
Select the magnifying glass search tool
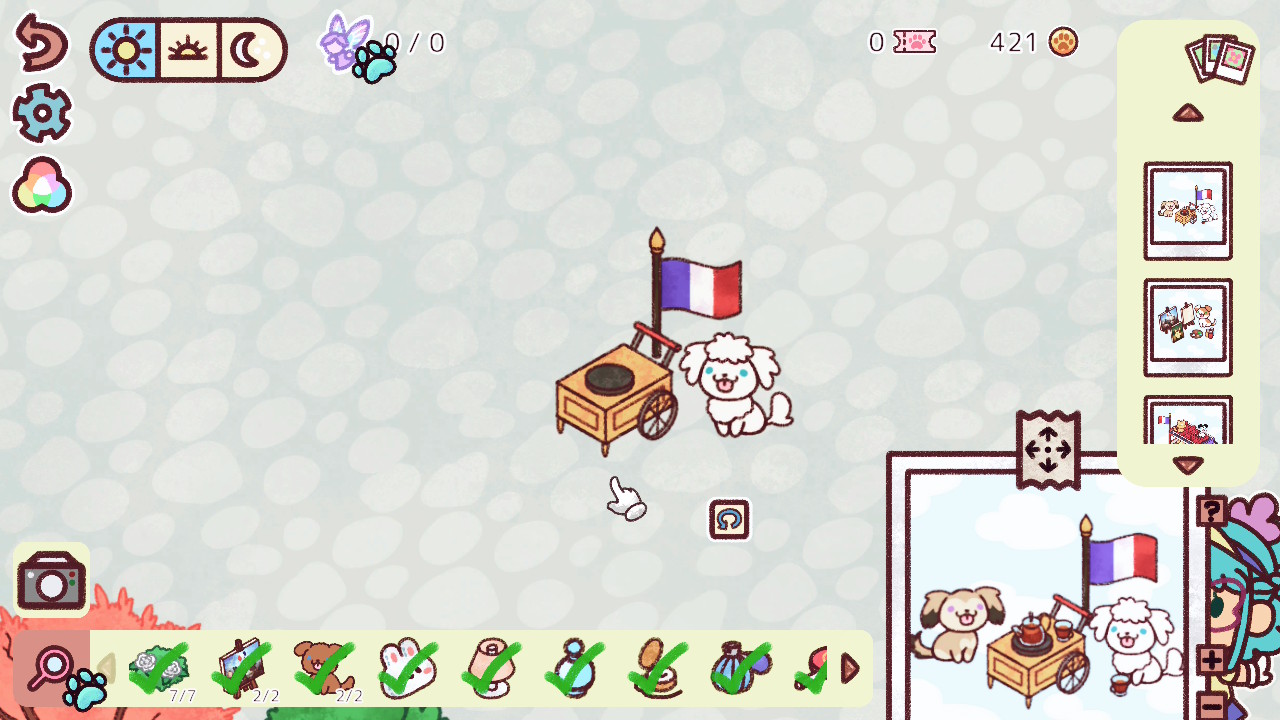point(52,666)
